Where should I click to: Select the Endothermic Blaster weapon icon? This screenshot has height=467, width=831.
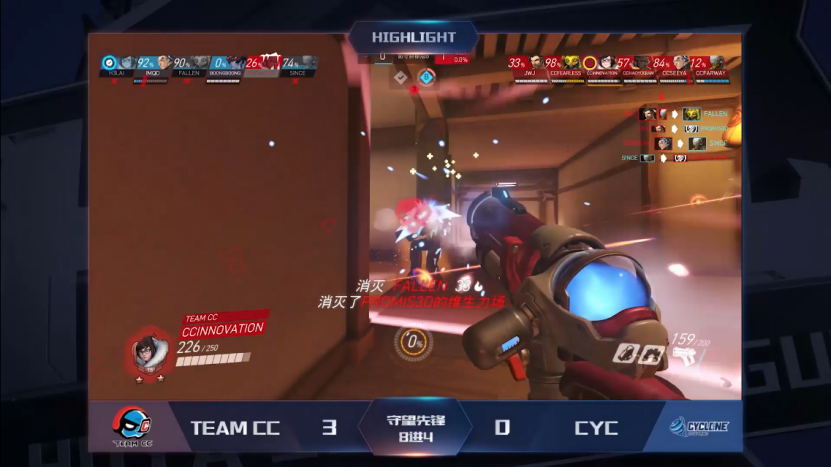coord(686,355)
